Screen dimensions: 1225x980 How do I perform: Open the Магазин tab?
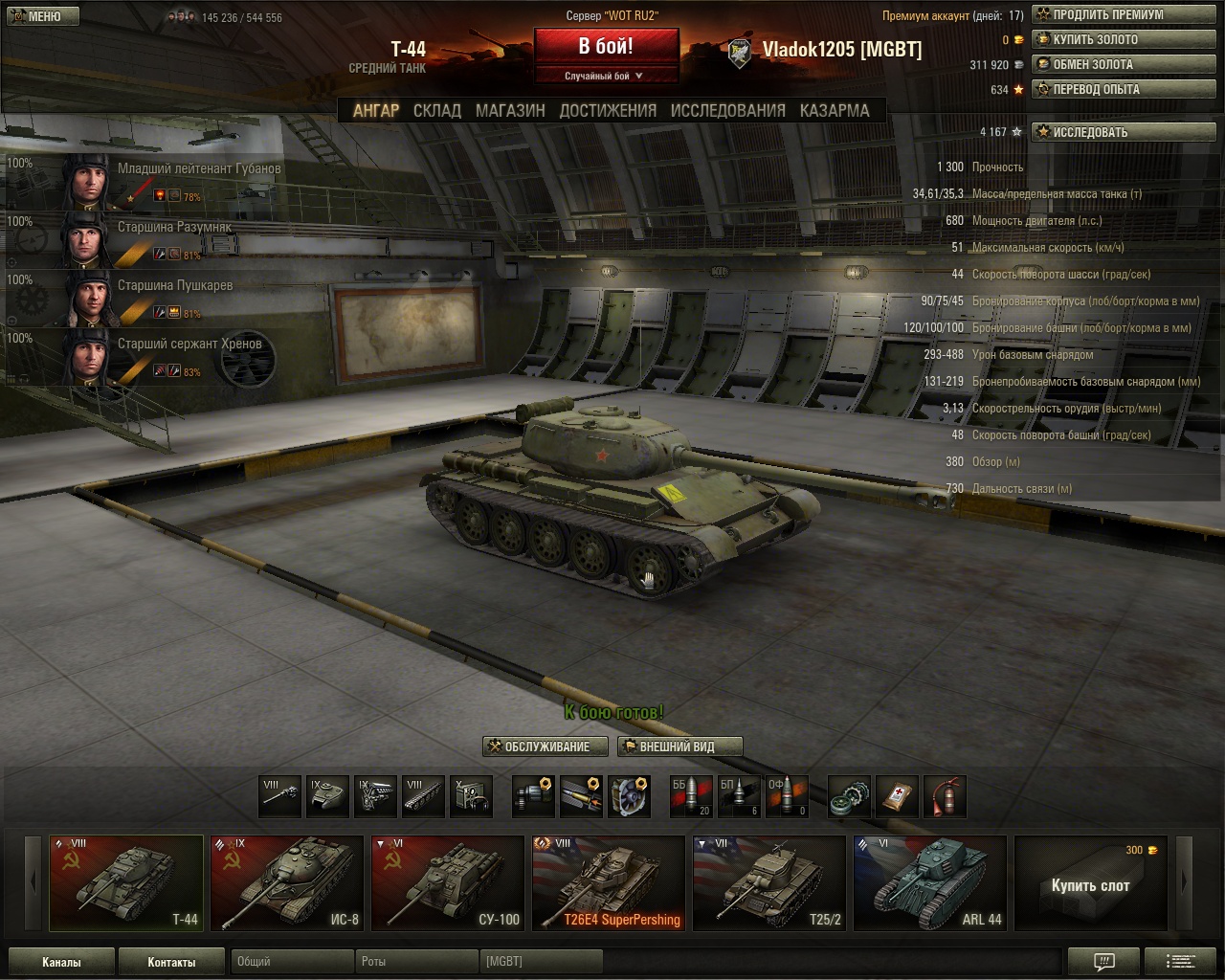510,111
